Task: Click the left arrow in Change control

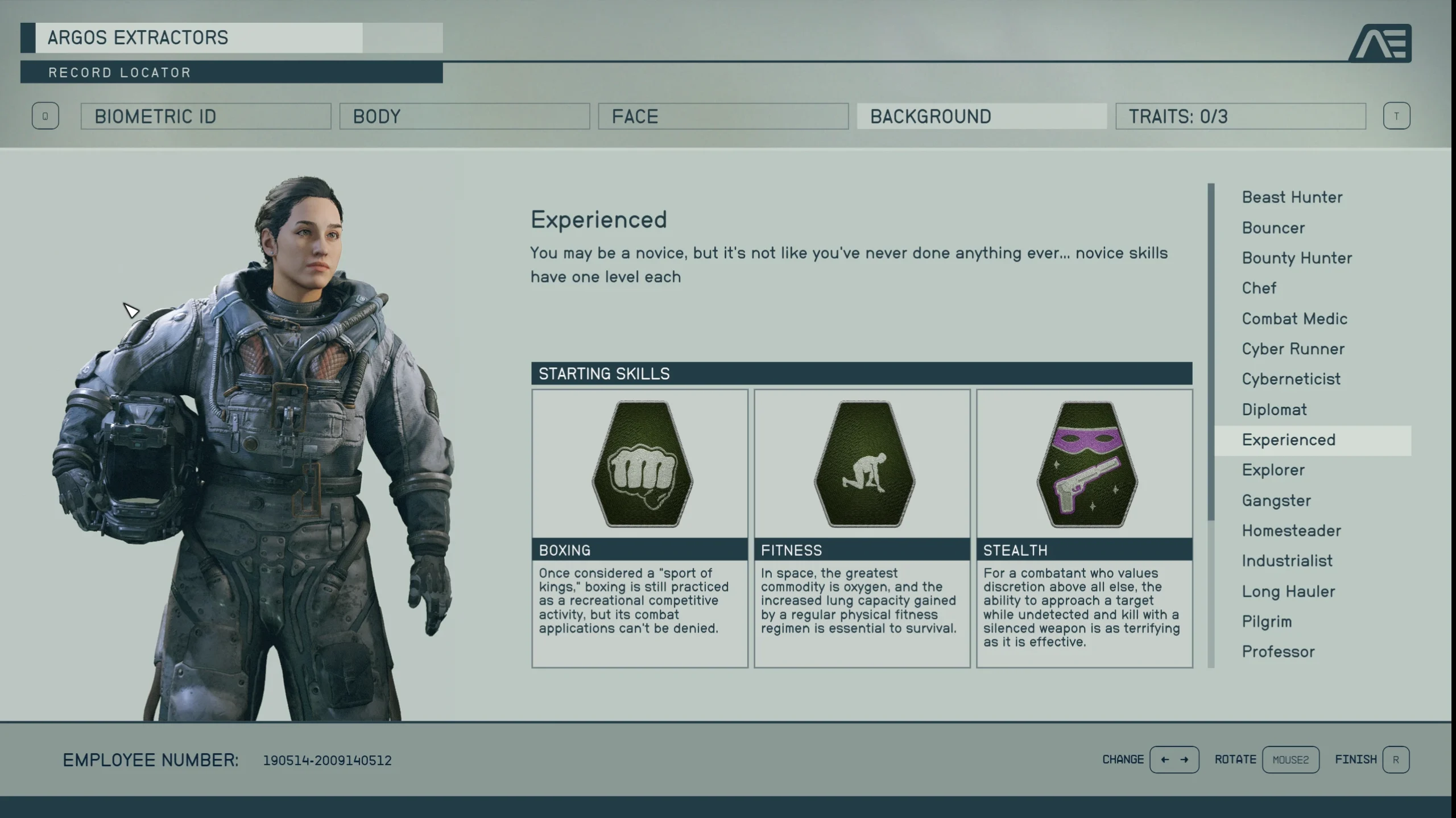Action: pos(1163,759)
